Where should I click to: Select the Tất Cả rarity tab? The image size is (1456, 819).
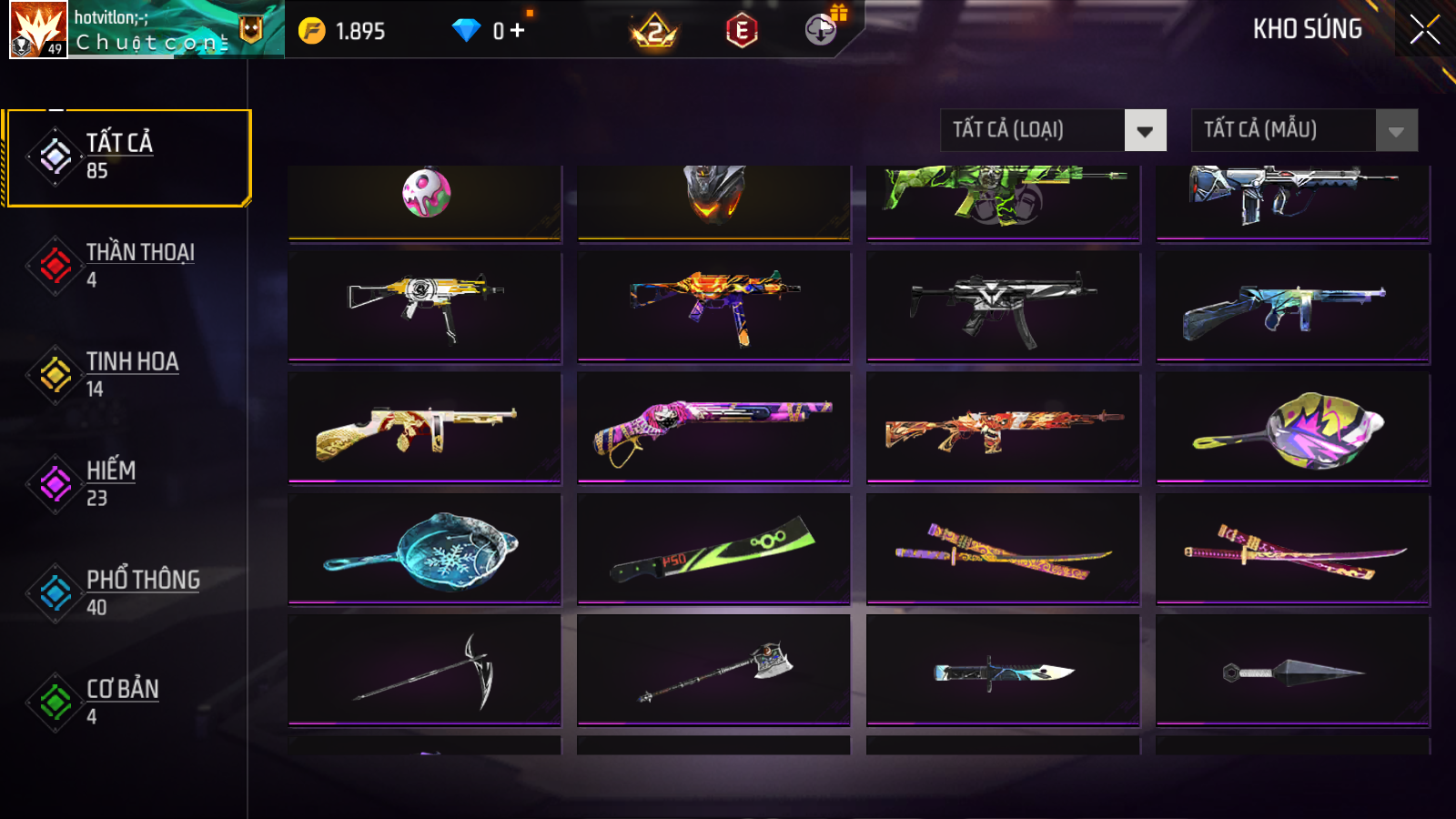point(127,157)
